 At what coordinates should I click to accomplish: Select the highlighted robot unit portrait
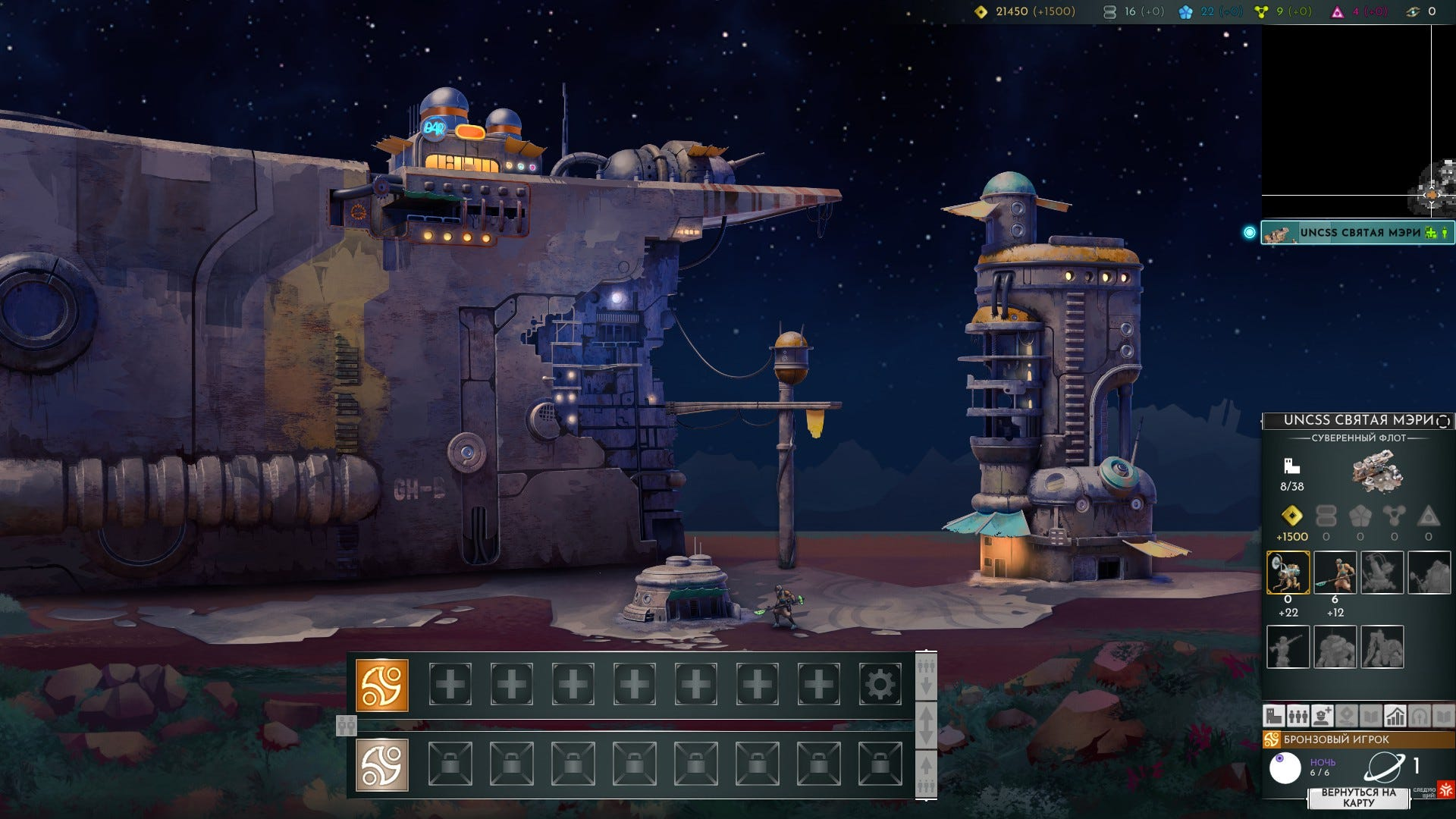tap(1288, 572)
